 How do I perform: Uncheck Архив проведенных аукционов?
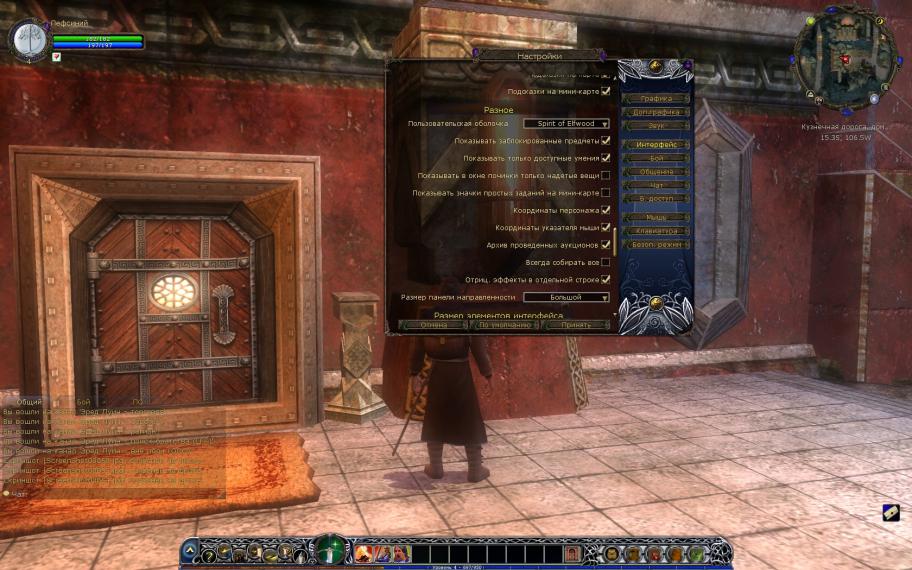[606, 245]
